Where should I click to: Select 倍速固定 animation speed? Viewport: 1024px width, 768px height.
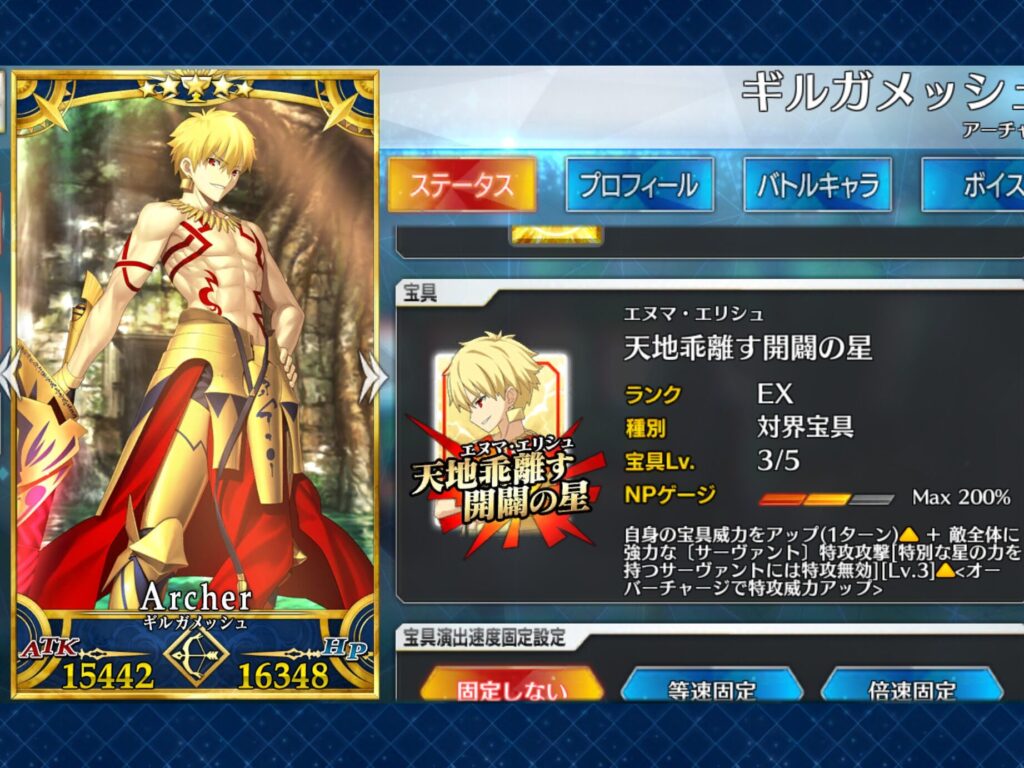[x=911, y=686]
